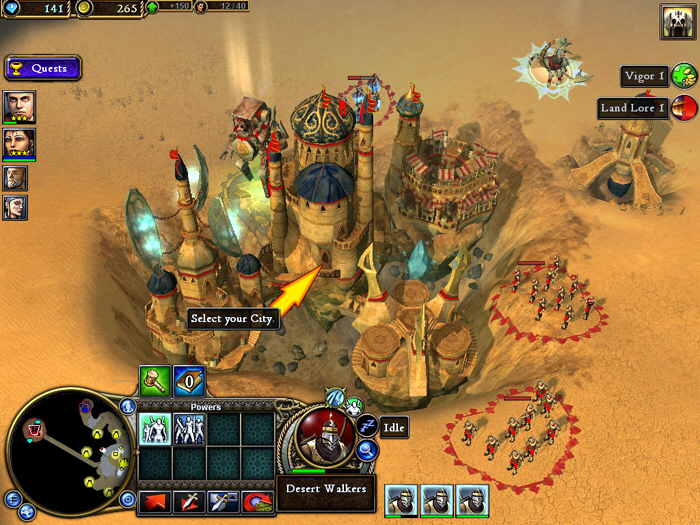Select the red dagger command button
The image size is (700, 525).
pyautogui.click(x=190, y=500)
